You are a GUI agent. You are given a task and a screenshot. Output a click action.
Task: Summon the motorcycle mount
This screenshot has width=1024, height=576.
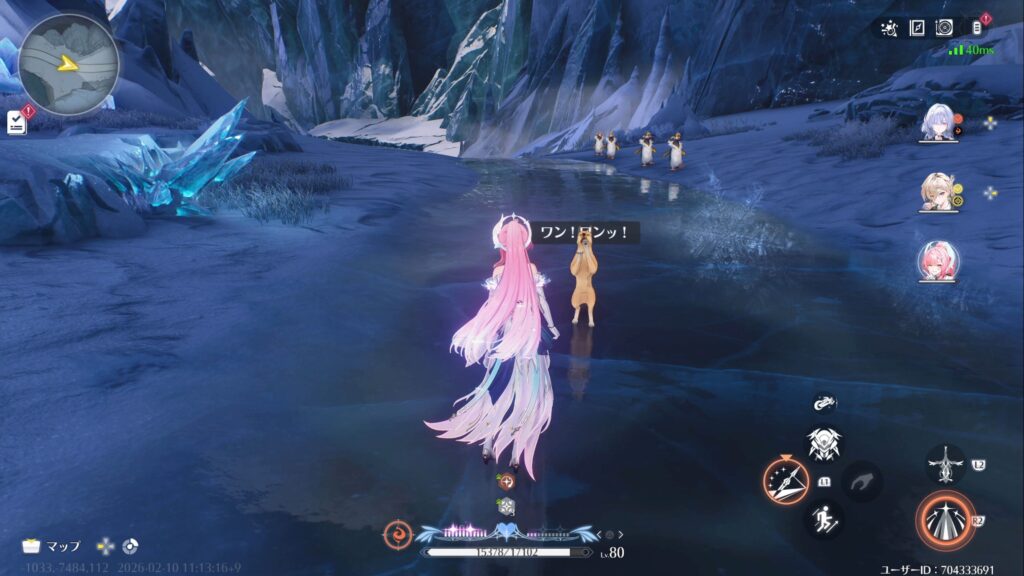[824, 402]
